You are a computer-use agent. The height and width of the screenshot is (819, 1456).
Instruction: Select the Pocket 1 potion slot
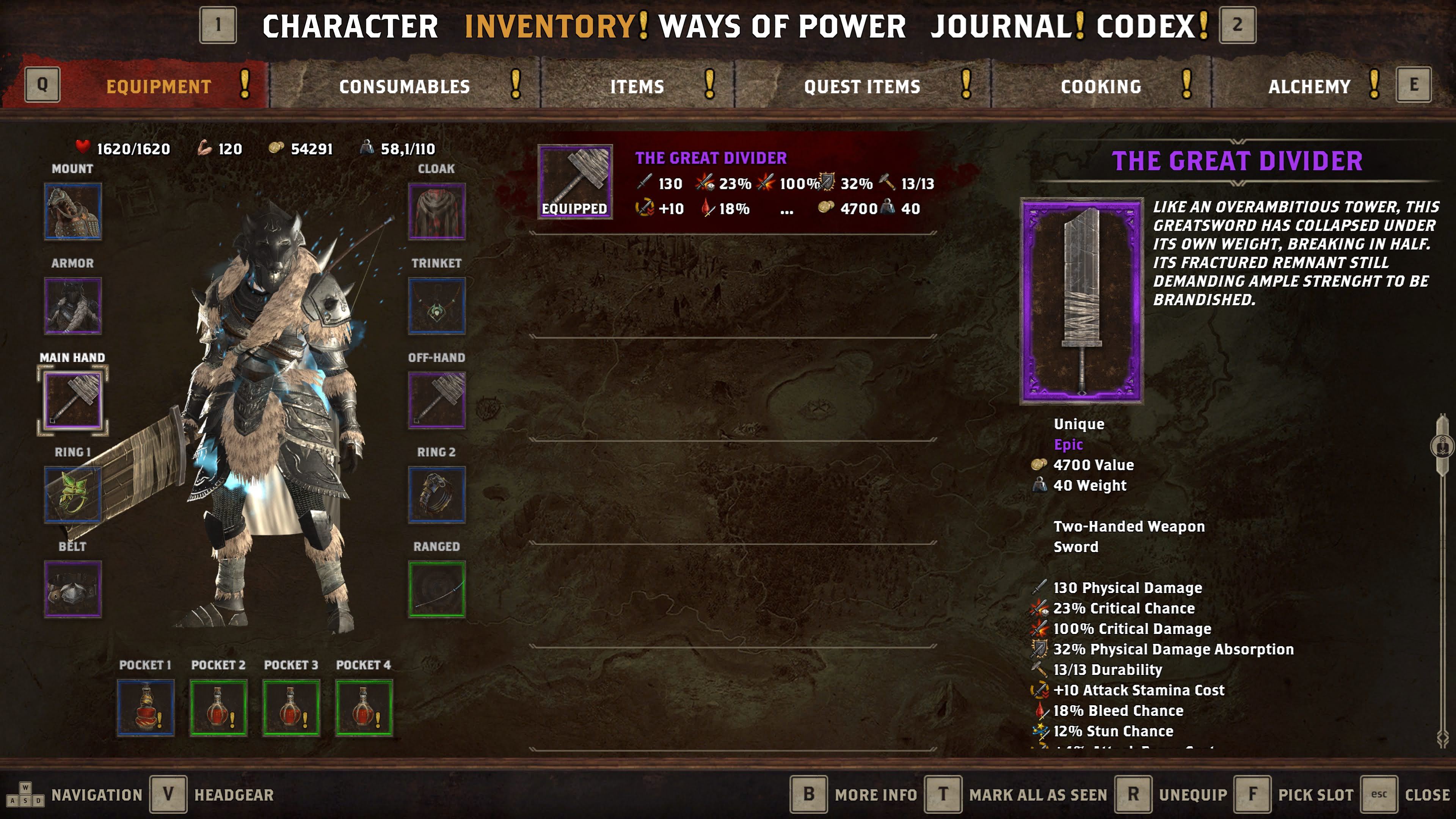click(x=145, y=708)
